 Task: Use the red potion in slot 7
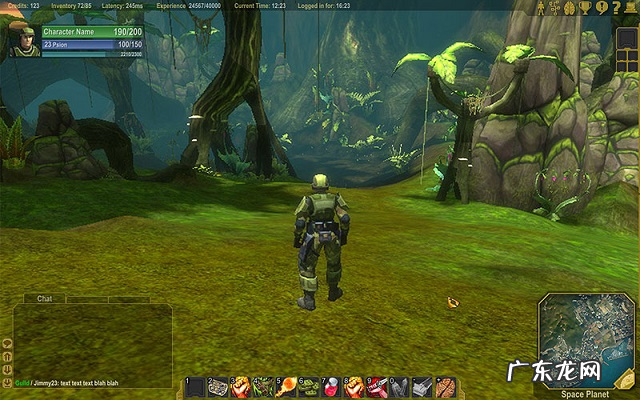331,386
